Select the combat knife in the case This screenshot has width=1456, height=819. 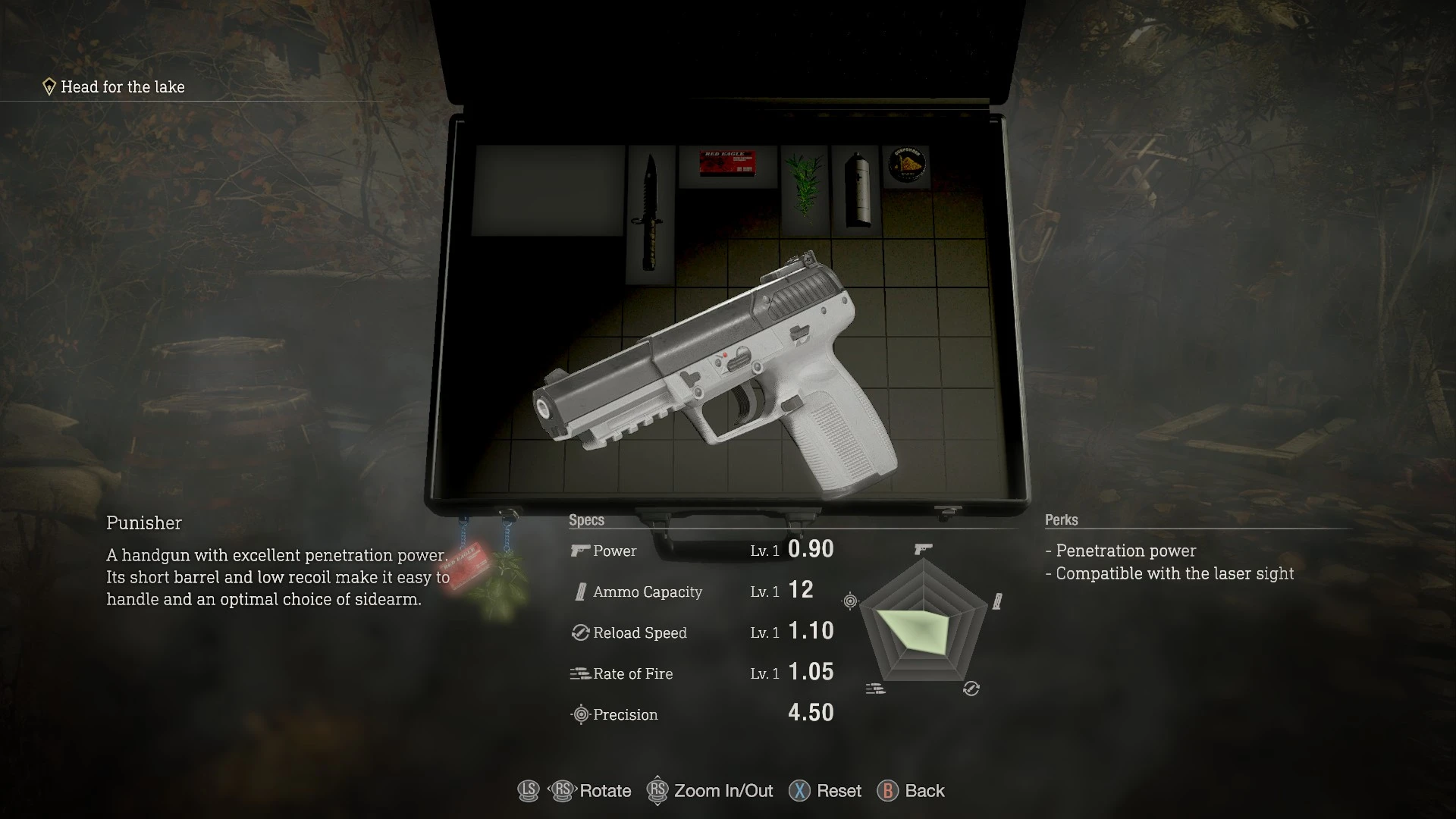pos(650,212)
